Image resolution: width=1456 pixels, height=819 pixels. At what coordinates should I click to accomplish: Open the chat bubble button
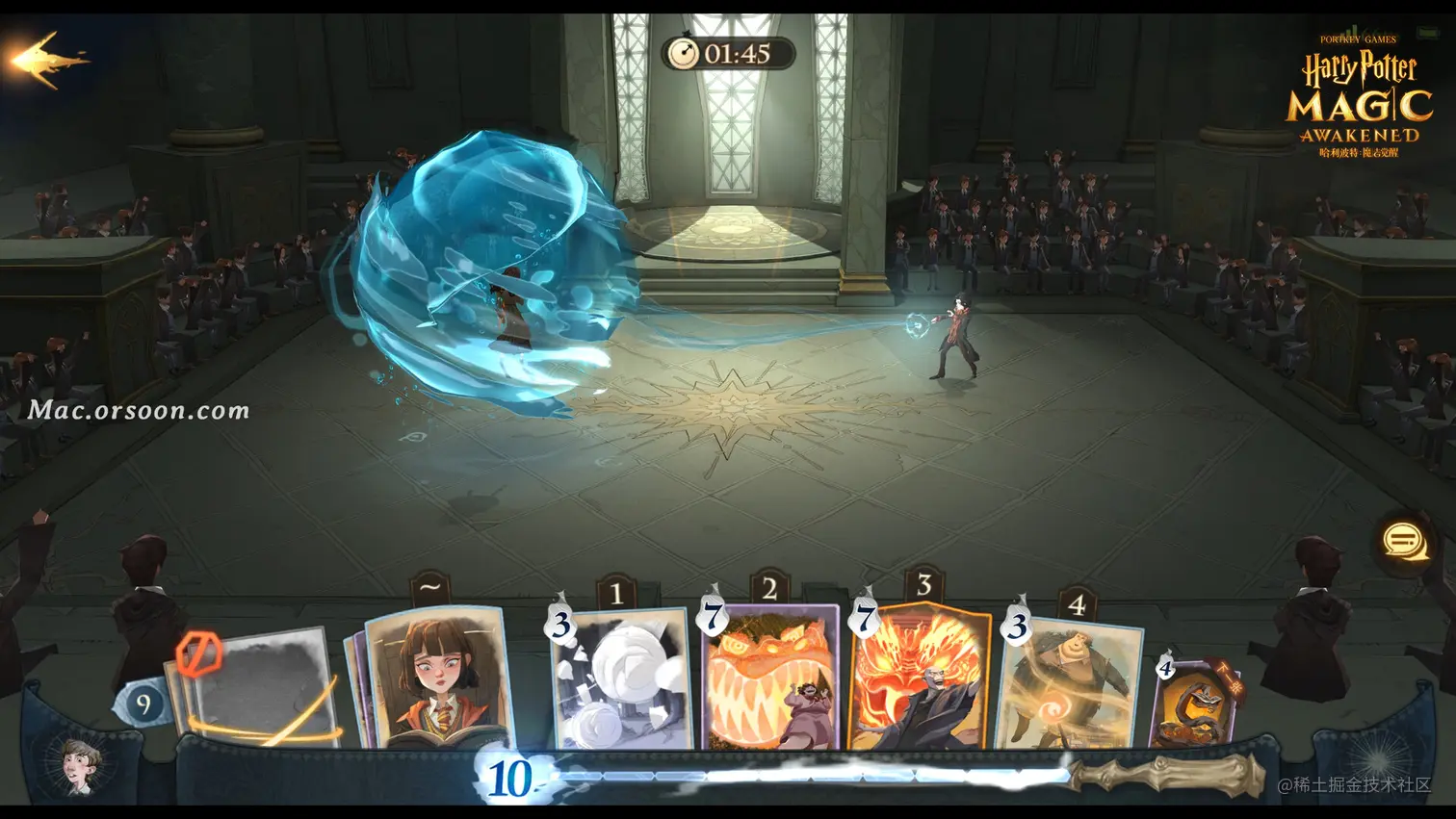point(1405,541)
